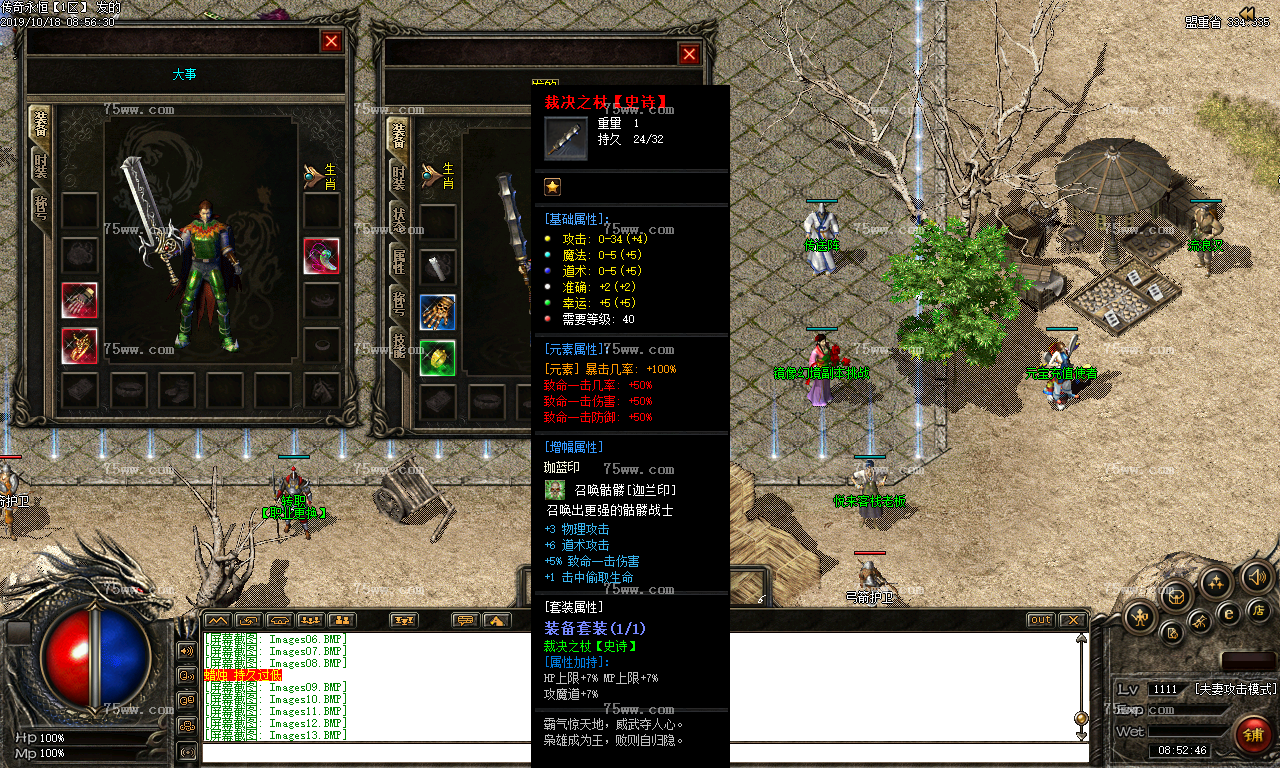This screenshot has width=1280, height=768.
Task: Click the chat text input field
Action: pos(640,752)
